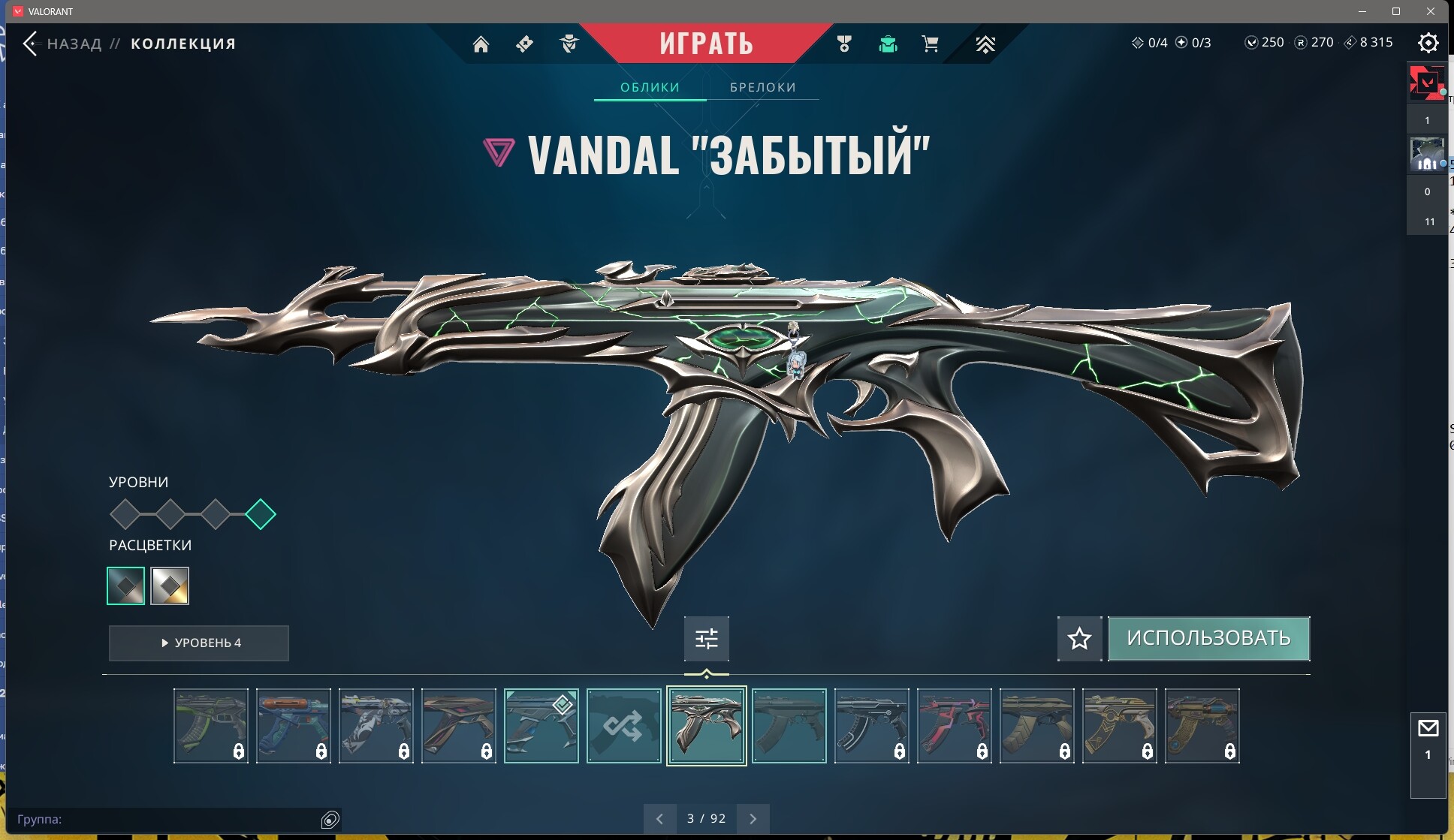Open the store cart icon
1454x840 pixels.
pyautogui.click(x=931, y=44)
